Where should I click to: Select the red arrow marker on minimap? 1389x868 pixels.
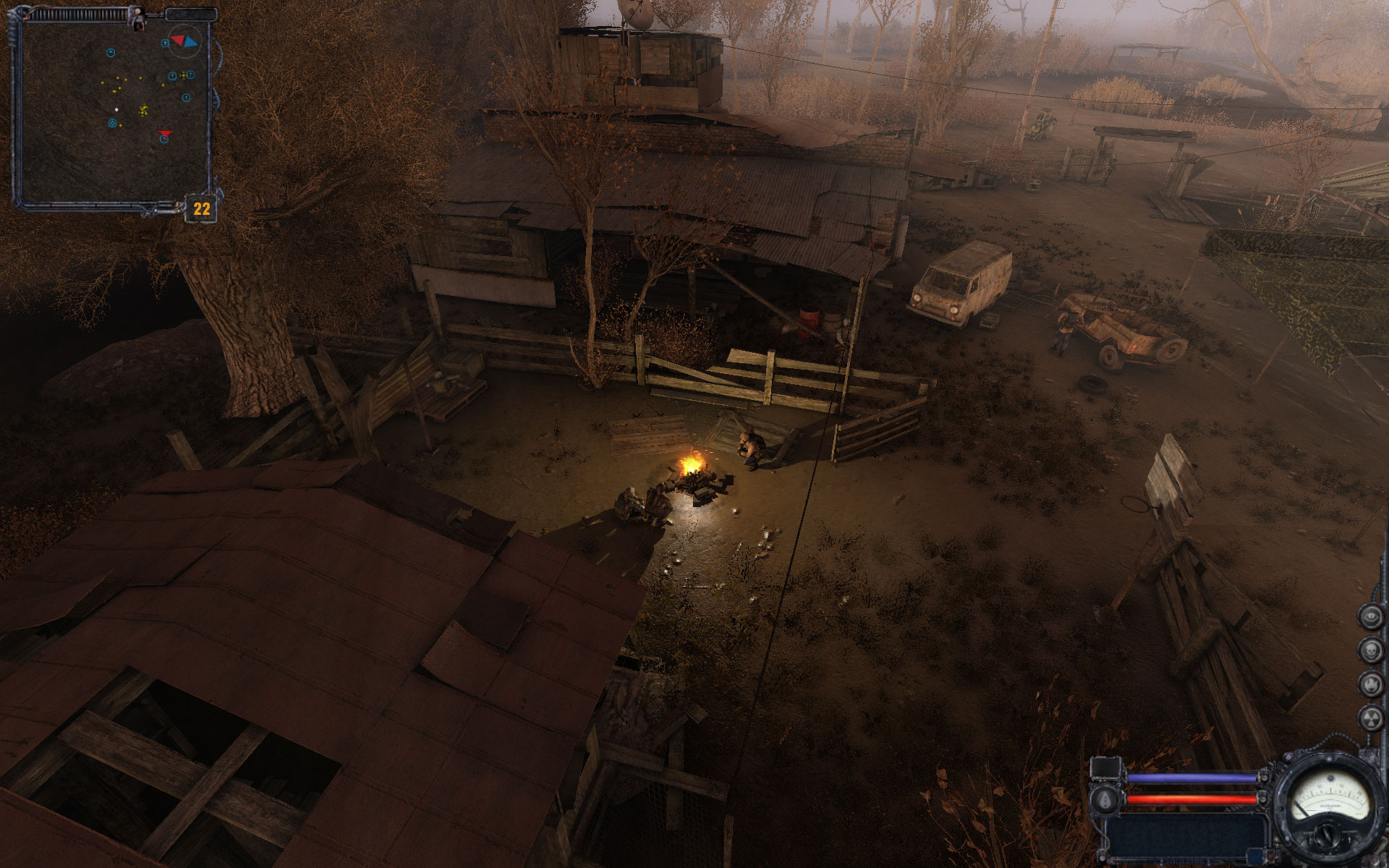click(166, 133)
